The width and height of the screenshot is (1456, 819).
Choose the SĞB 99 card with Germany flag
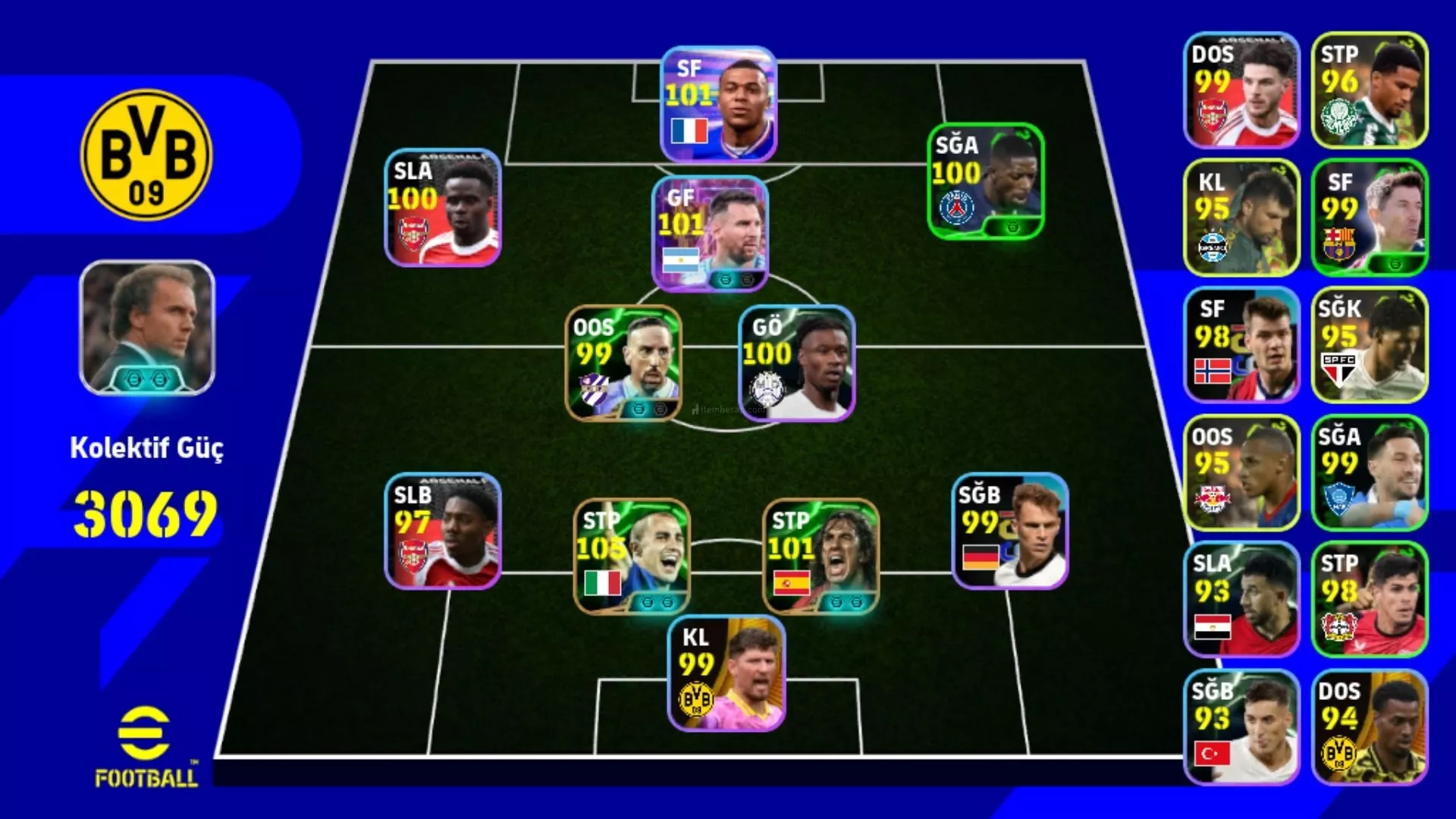[x=1009, y=531]
